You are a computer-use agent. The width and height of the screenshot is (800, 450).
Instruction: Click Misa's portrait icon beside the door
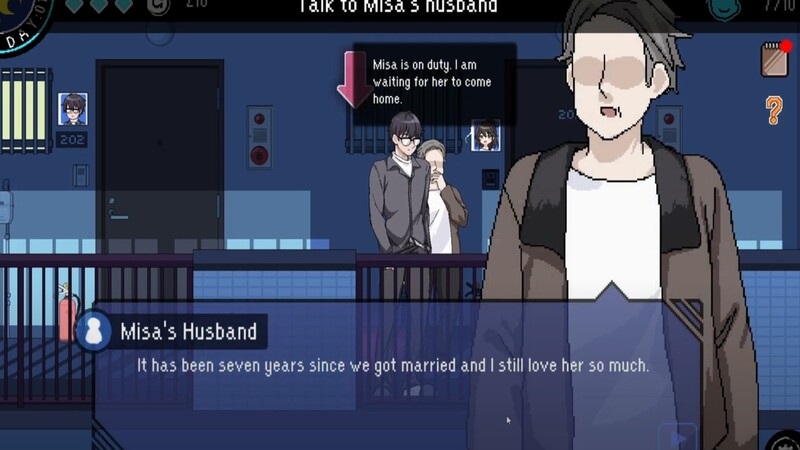tap(485, 135)
